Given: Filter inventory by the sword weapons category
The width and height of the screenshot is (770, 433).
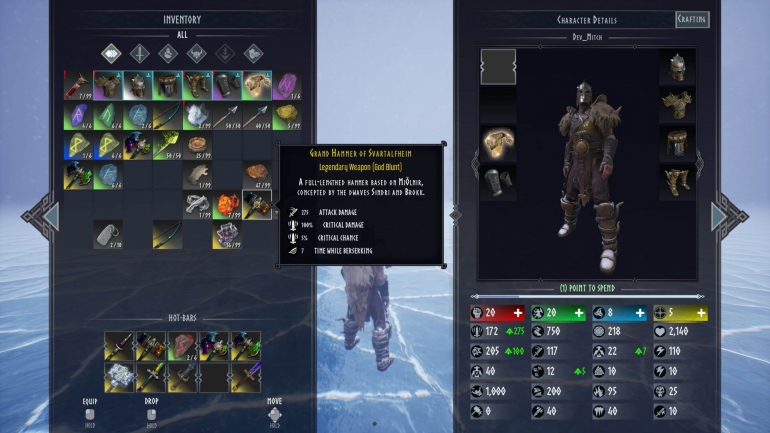Looking at the screenshot, I should tap(140, 52).
